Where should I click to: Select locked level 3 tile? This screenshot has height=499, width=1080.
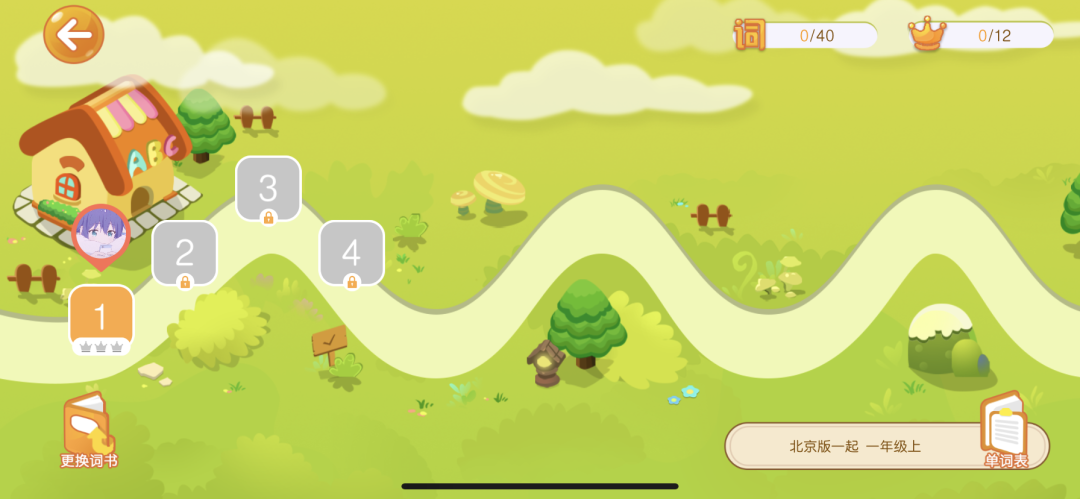click(x=268, y=188)
